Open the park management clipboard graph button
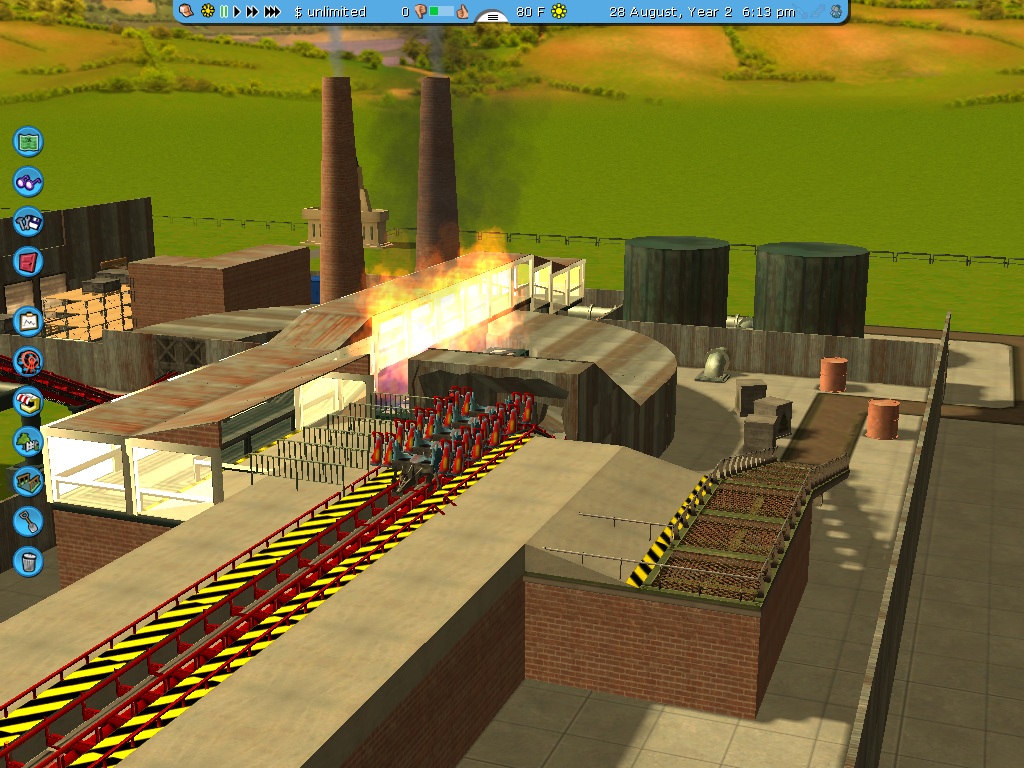Viewport: 1024px width, 768px height. tap(29, 321)
